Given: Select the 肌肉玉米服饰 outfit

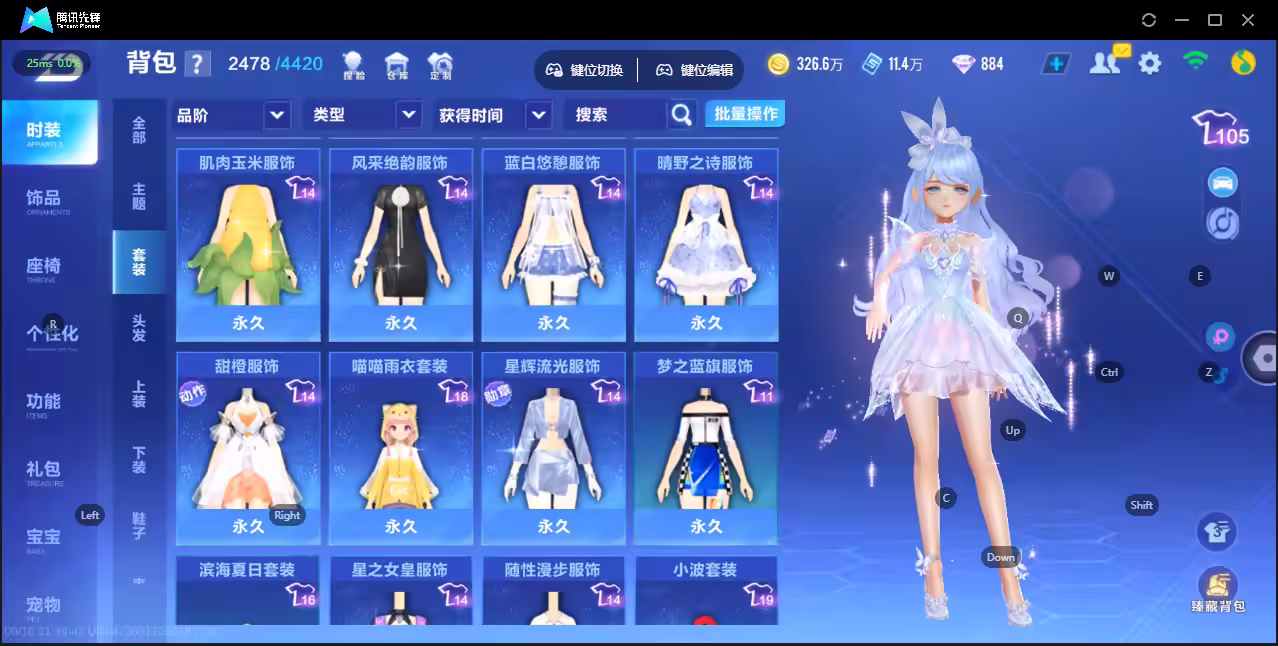Looking at the screenshot, I should tap(248, 246).
